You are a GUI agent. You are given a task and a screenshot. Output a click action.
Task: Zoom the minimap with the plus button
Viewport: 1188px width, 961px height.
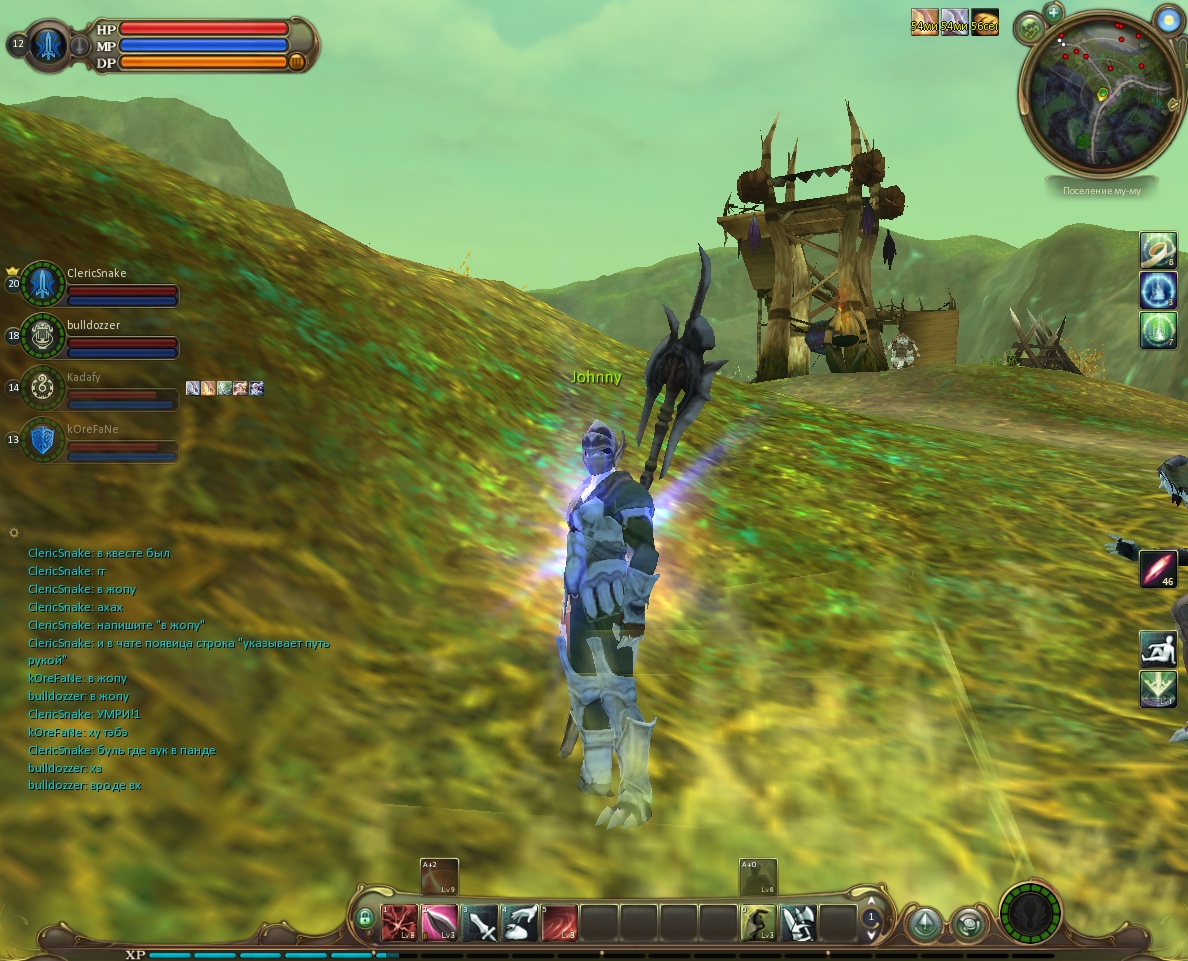(1054, 12)
